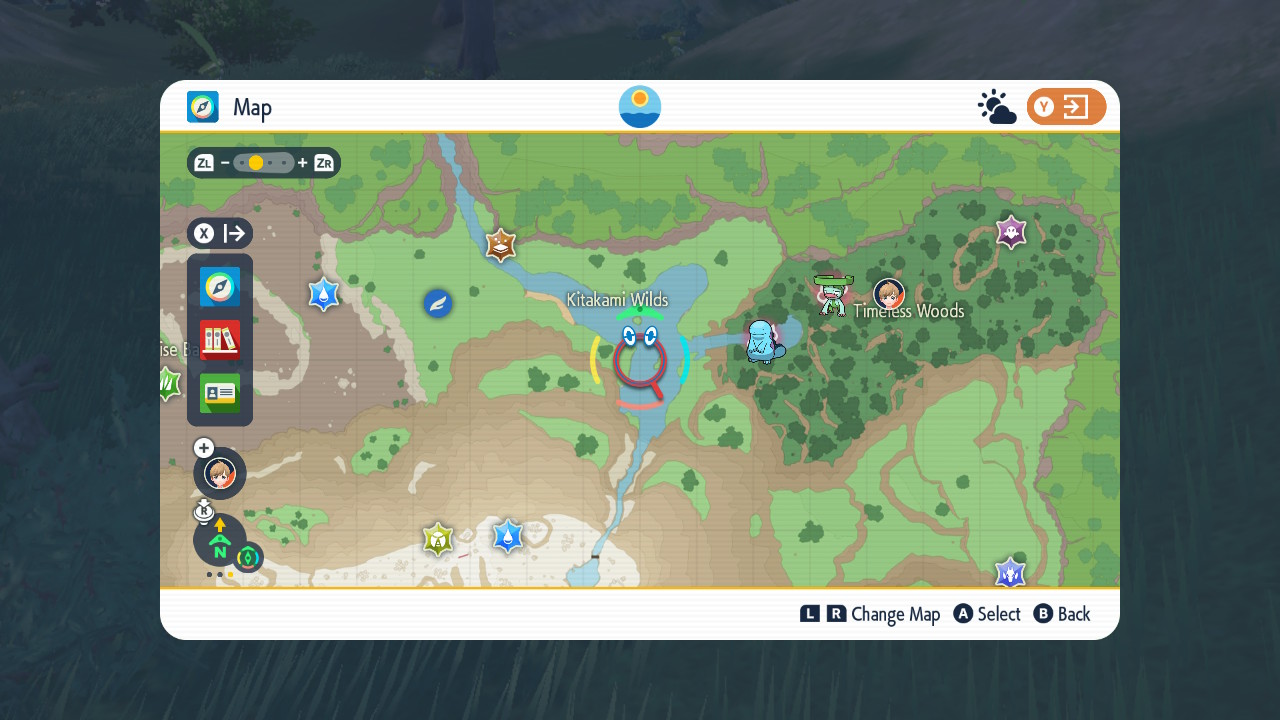
Task: Select the Water raid crystal beside the Bug raid
Action: point(508,536)
